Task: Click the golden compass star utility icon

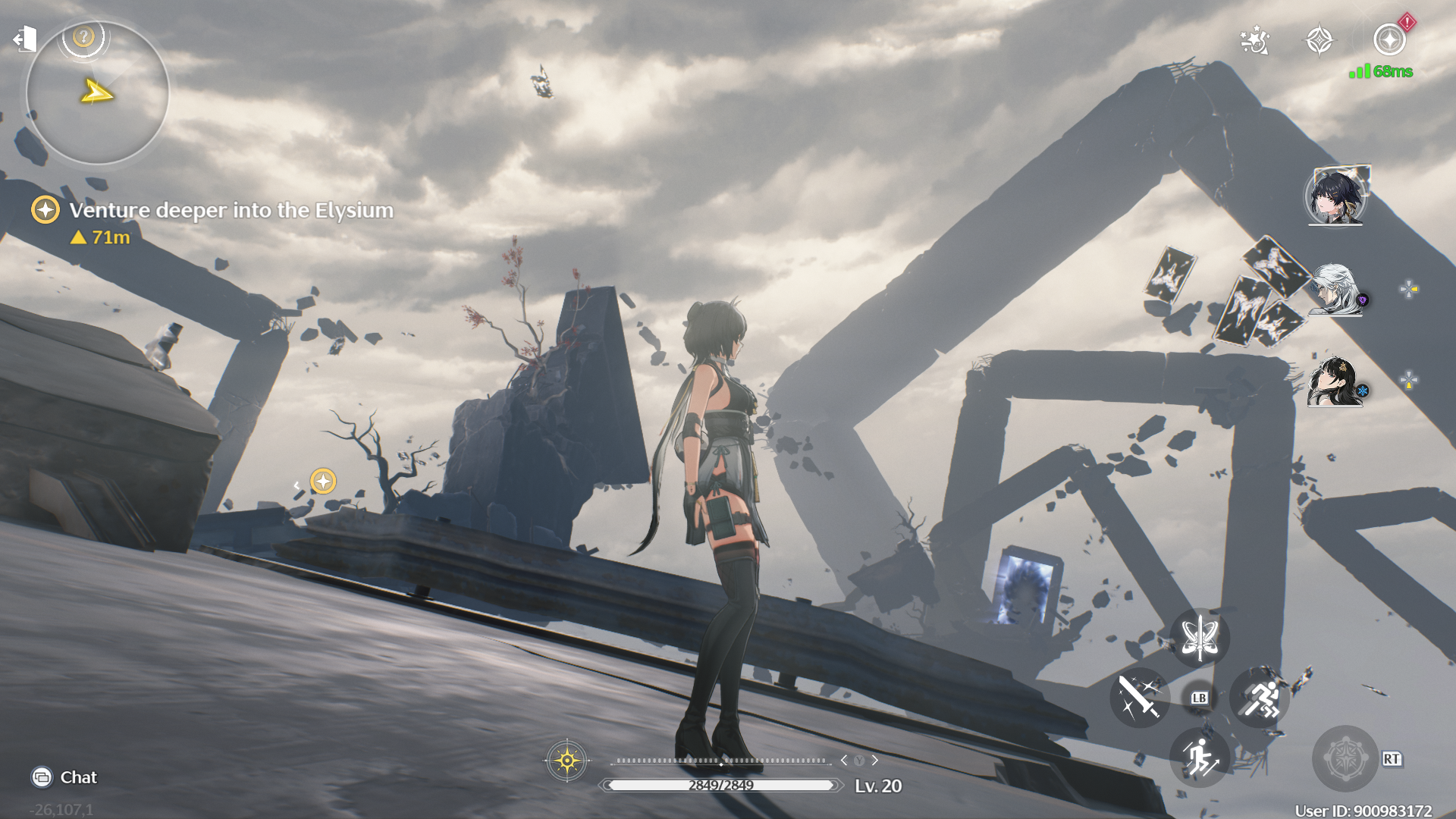Action: point(566,760)
